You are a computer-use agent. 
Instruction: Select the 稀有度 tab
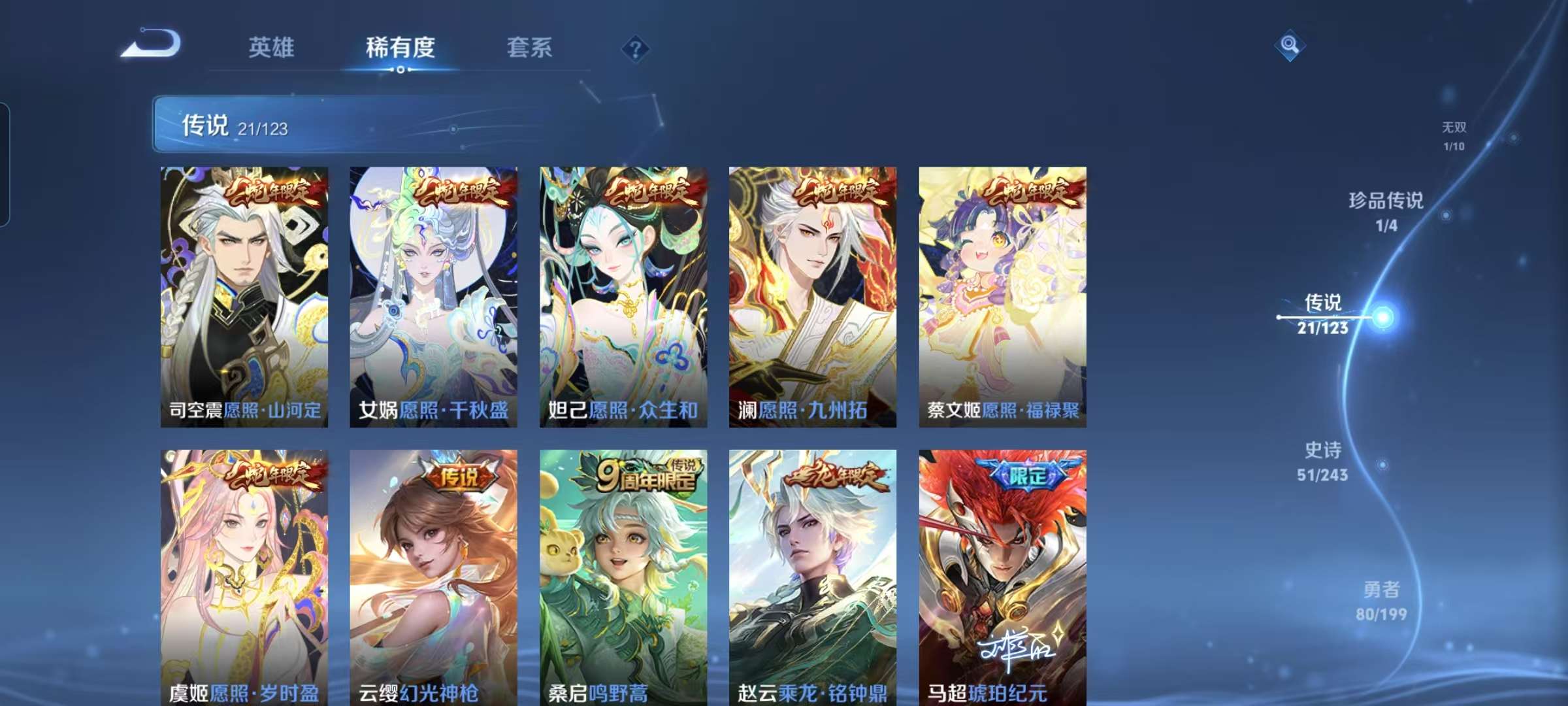click(400, 47)
